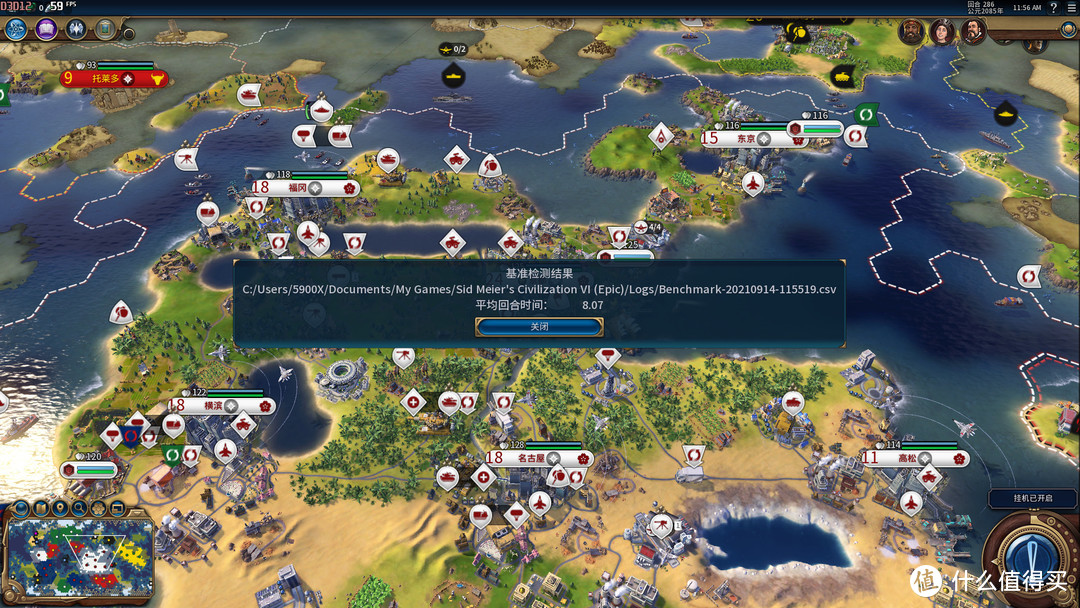Image resolution: width=1080 pixels, height=608 pixels.
Task: Open the civics tree
Action: 46,29
